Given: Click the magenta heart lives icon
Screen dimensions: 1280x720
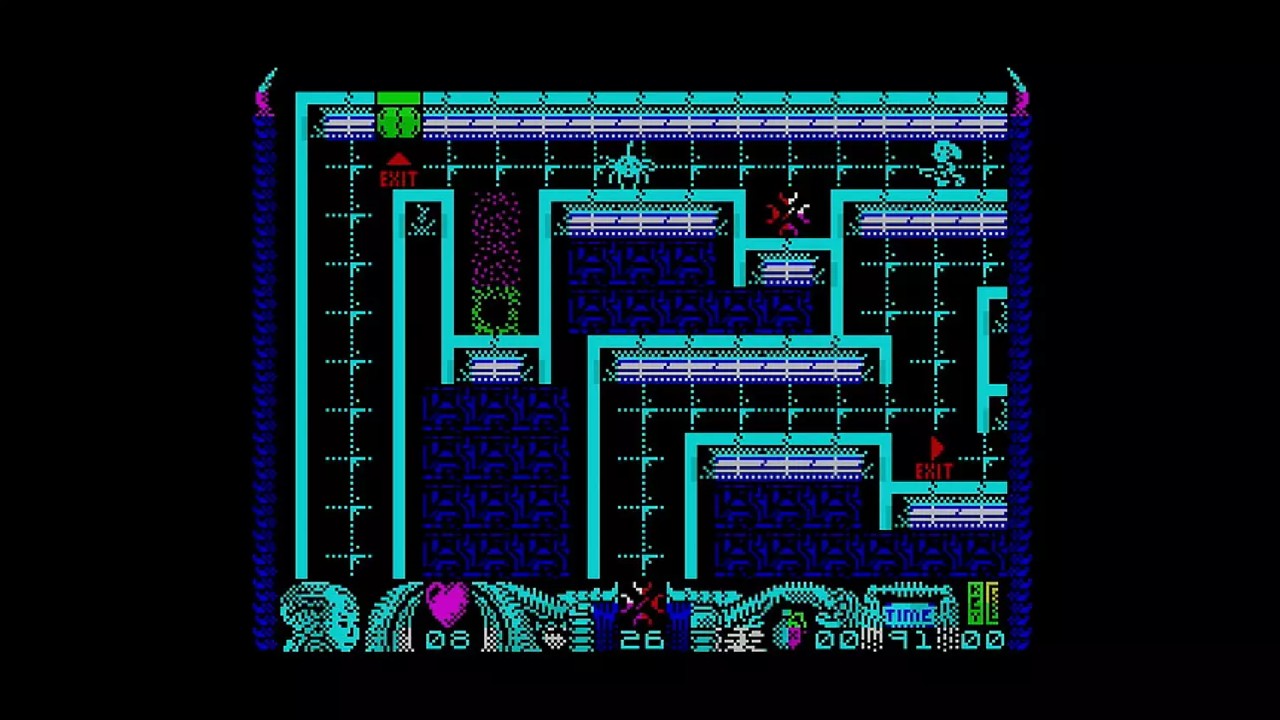Looking at the screenshot, I should pyautogui.click(x=446, y=602).
